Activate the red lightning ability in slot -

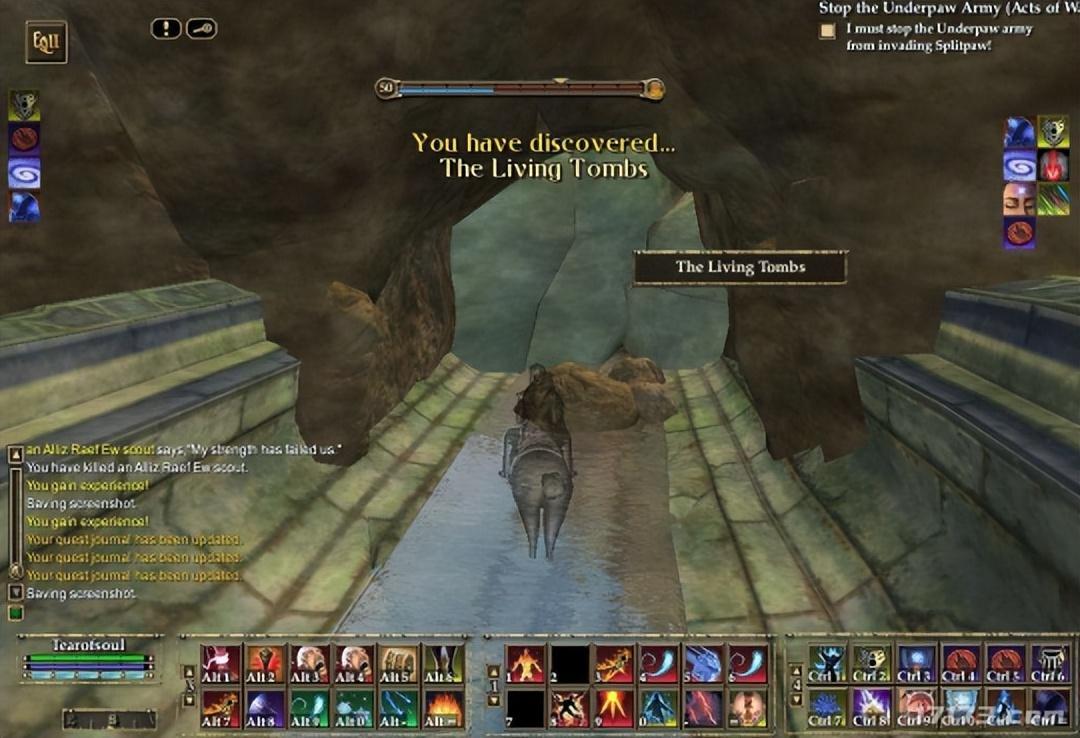point(703,708)
